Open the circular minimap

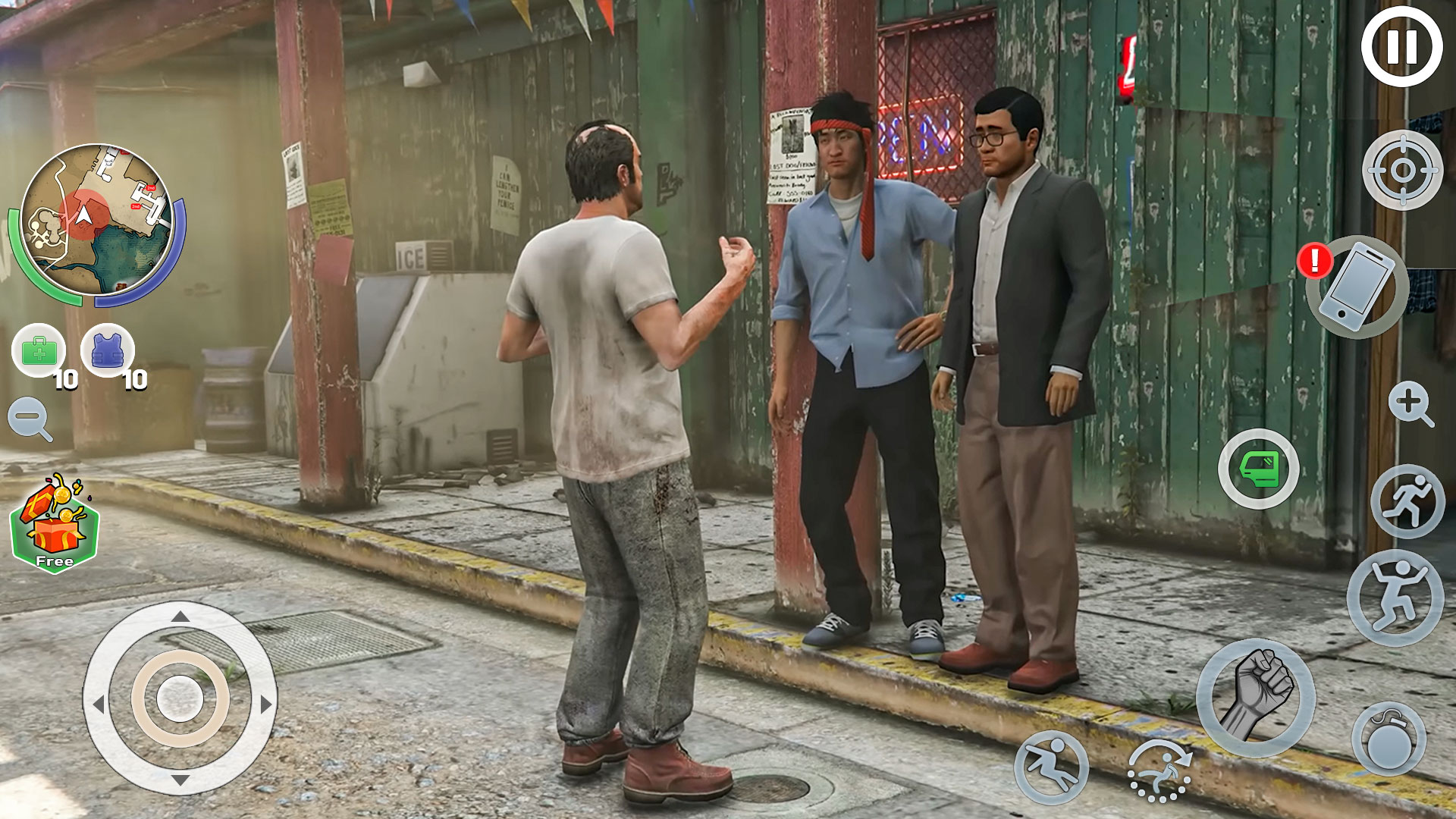[96, 221]
